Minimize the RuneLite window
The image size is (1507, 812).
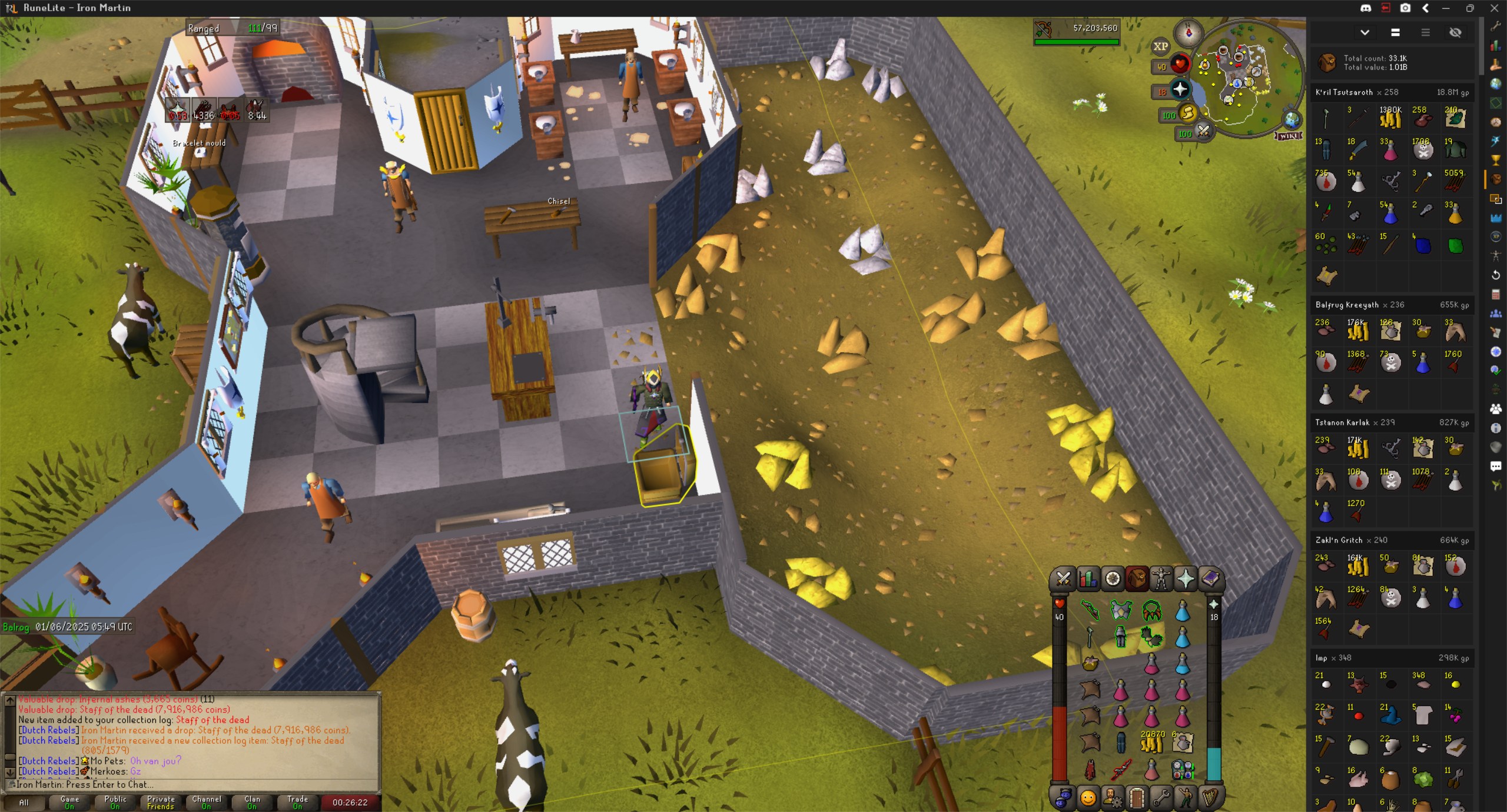tap(1446, 8)
